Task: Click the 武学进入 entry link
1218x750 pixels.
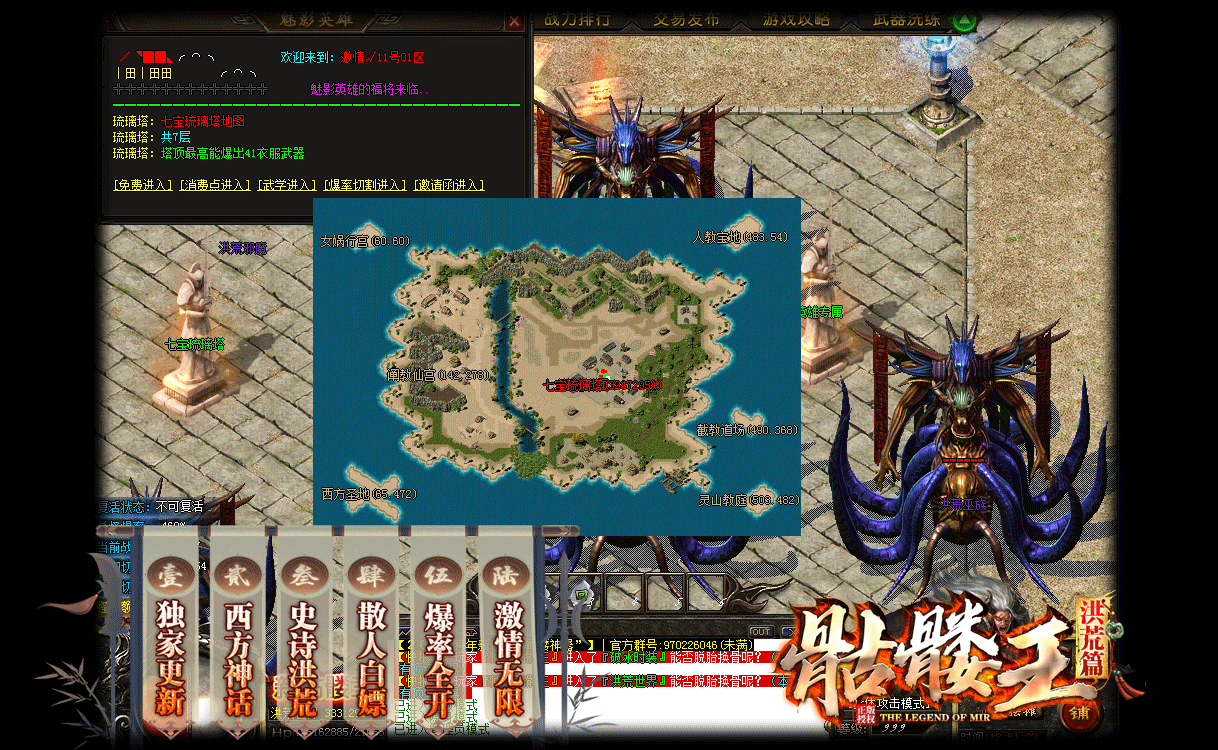Action: [287, 185]
